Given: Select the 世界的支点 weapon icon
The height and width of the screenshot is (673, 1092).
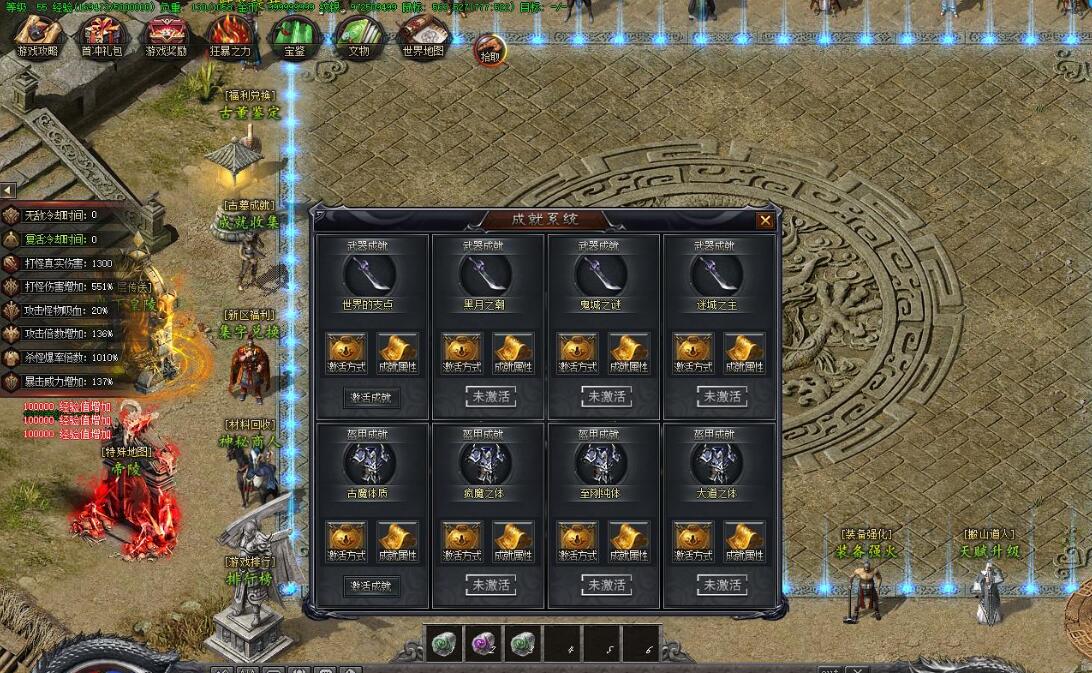Looking at the screenshot, I should pyautogui.click(x=370, y=273).
